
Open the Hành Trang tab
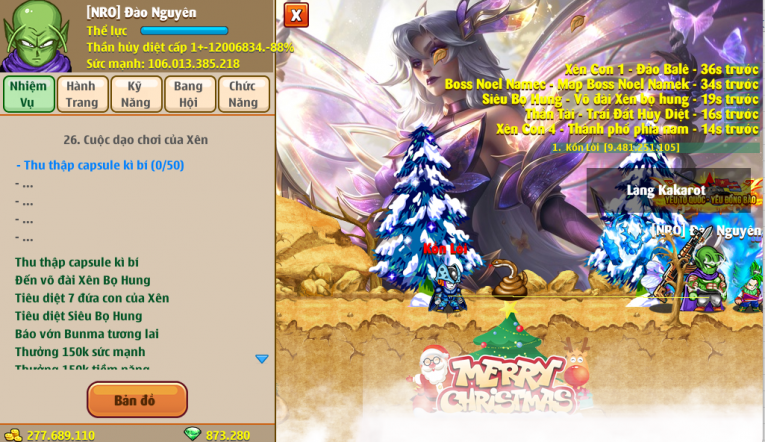click(x=82, y=94)
